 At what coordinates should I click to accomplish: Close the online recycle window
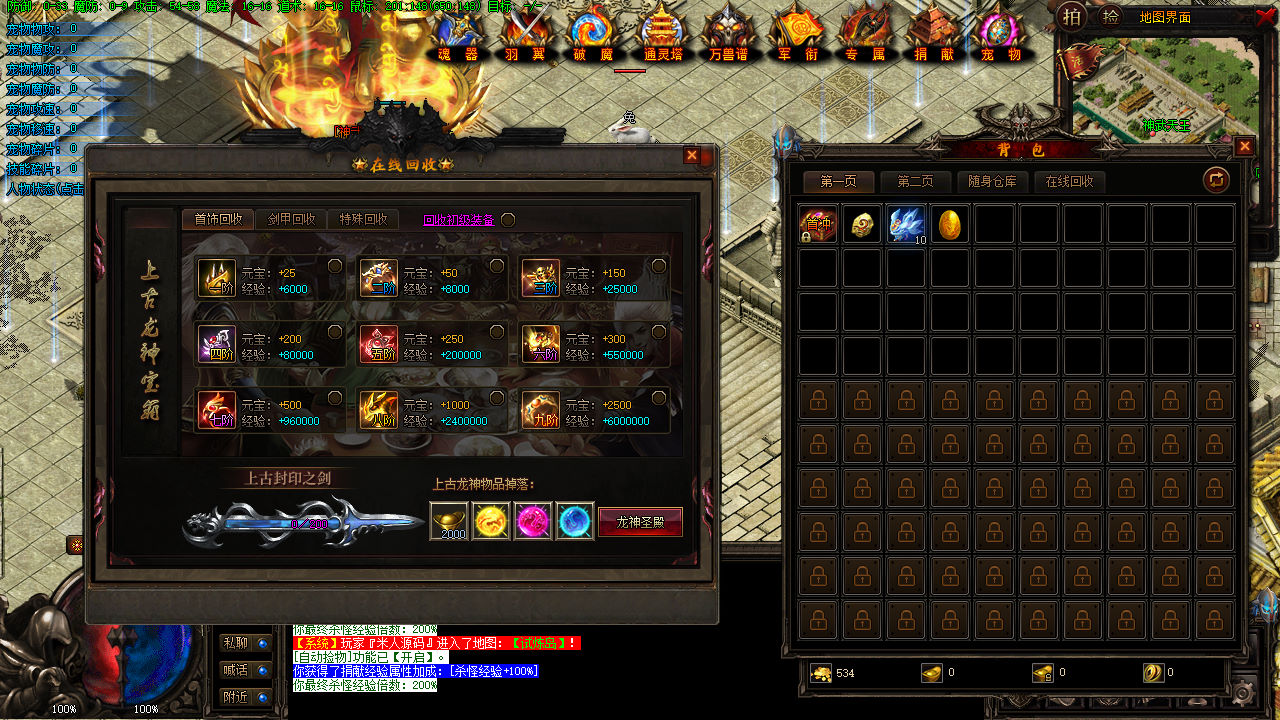coord(691,156)
